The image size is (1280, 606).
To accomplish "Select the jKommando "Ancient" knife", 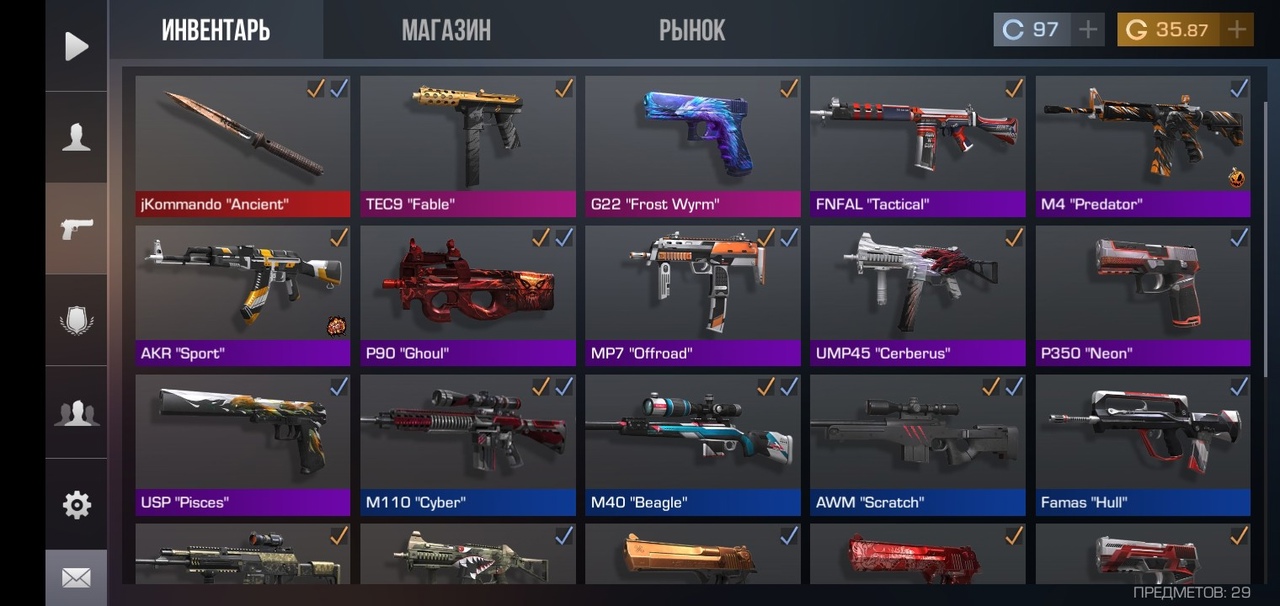I will (243, 146).
